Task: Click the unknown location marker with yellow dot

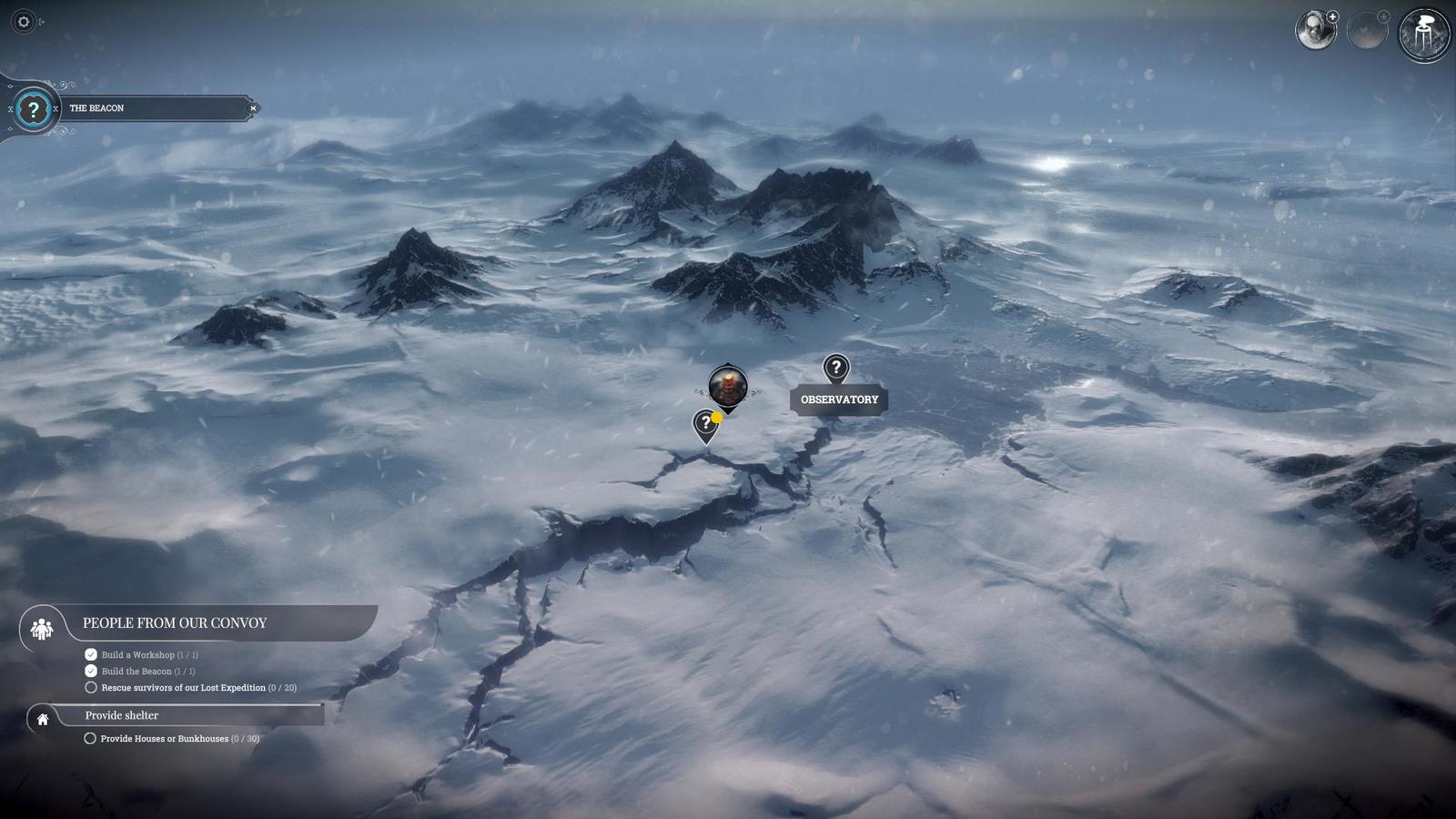Action: click(705, 424)
